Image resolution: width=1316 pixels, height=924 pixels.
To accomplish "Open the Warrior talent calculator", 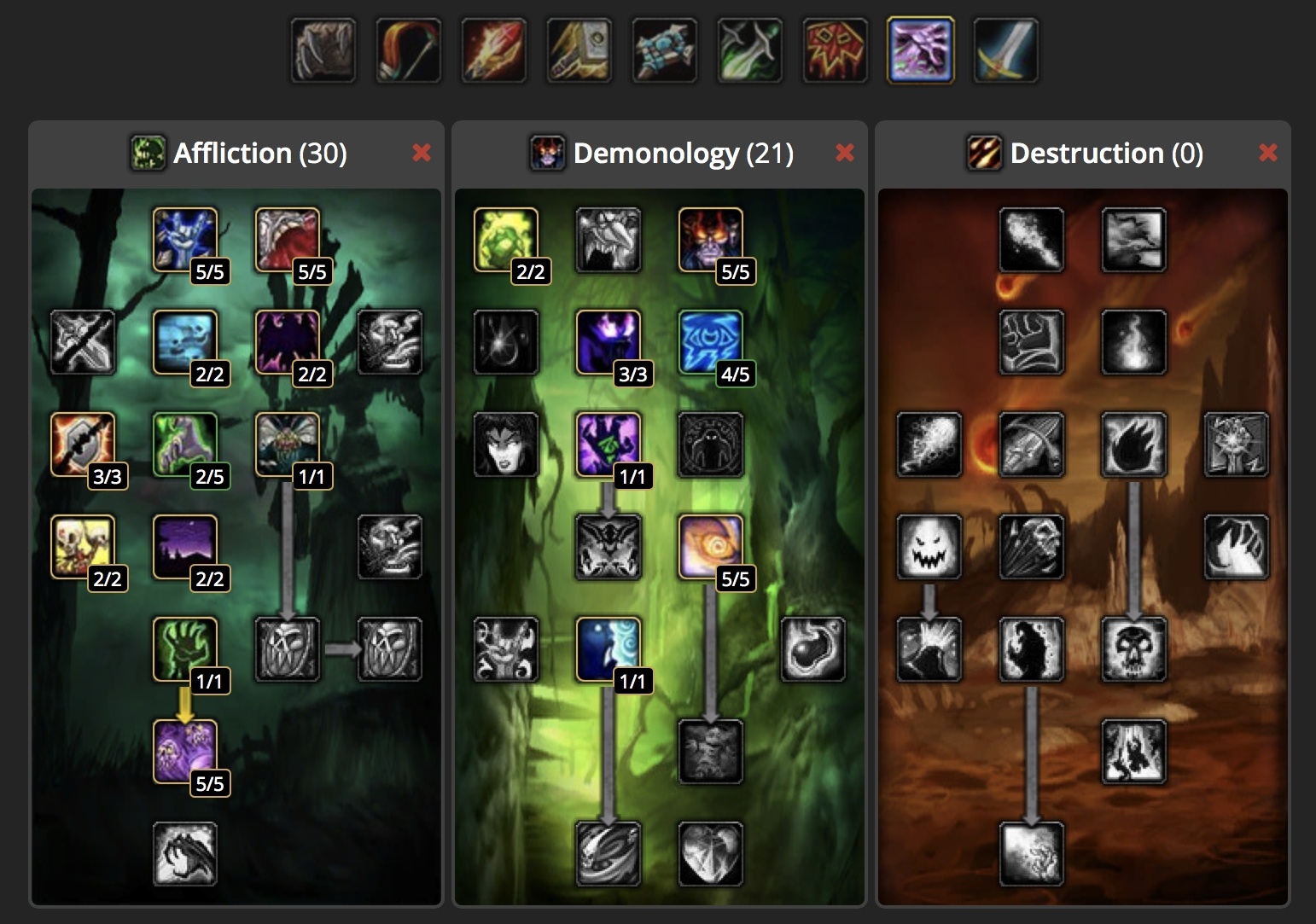I will pos(1005,49).
